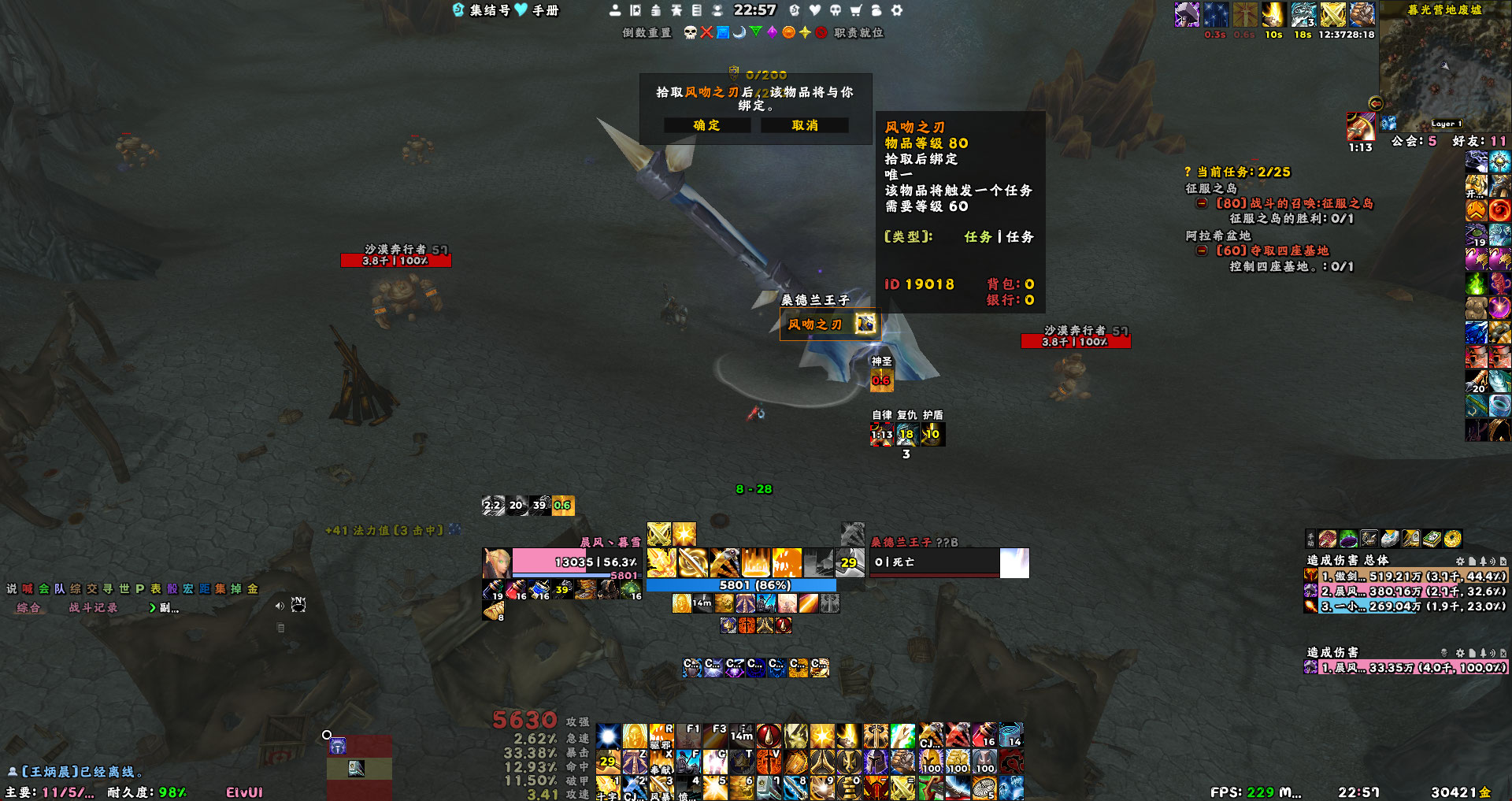Loot the 风吻之刃 item row
1512x801 pixels.
pos(828,324)
